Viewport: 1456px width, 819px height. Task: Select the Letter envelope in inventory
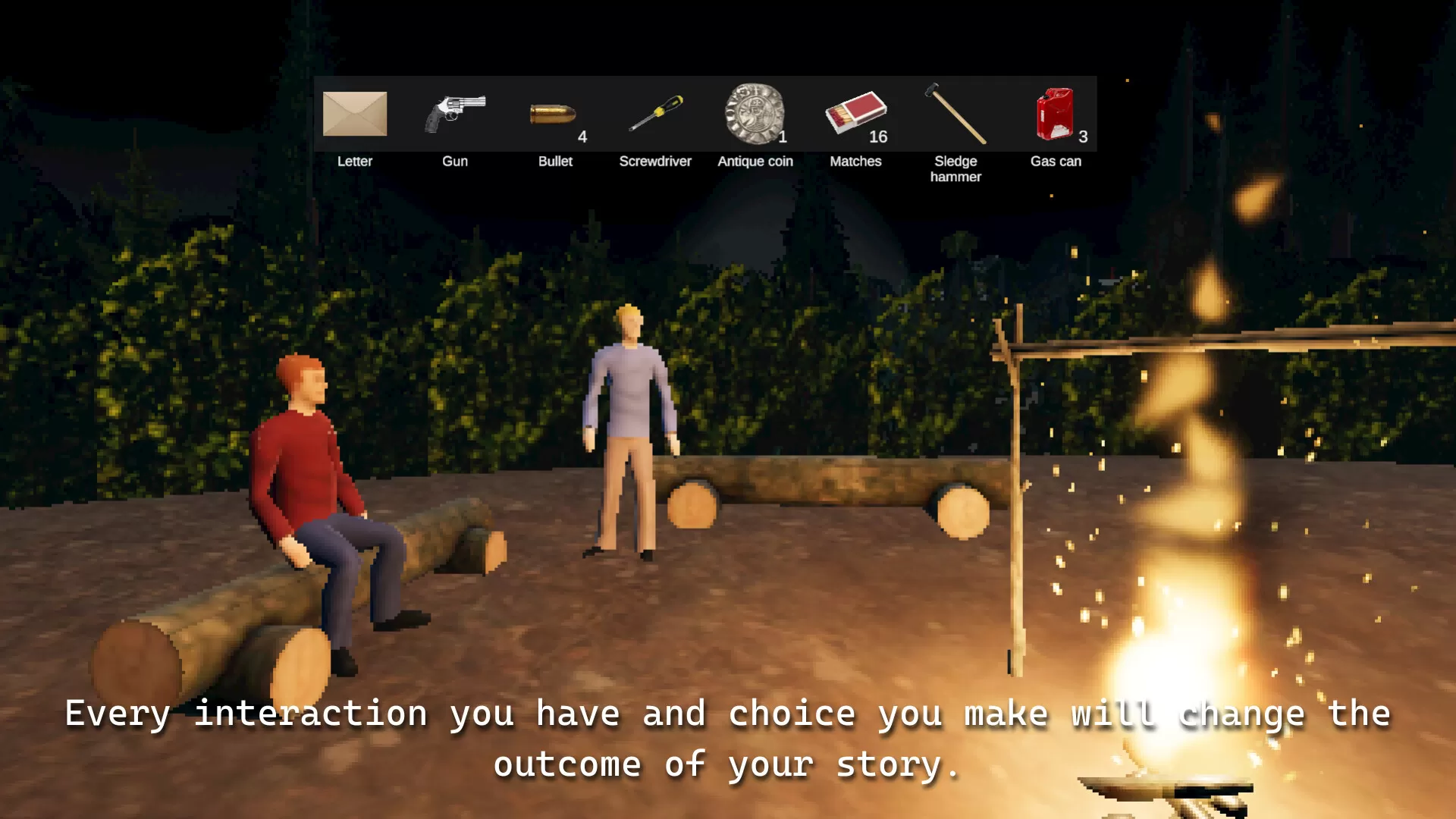tap(355, 115)
